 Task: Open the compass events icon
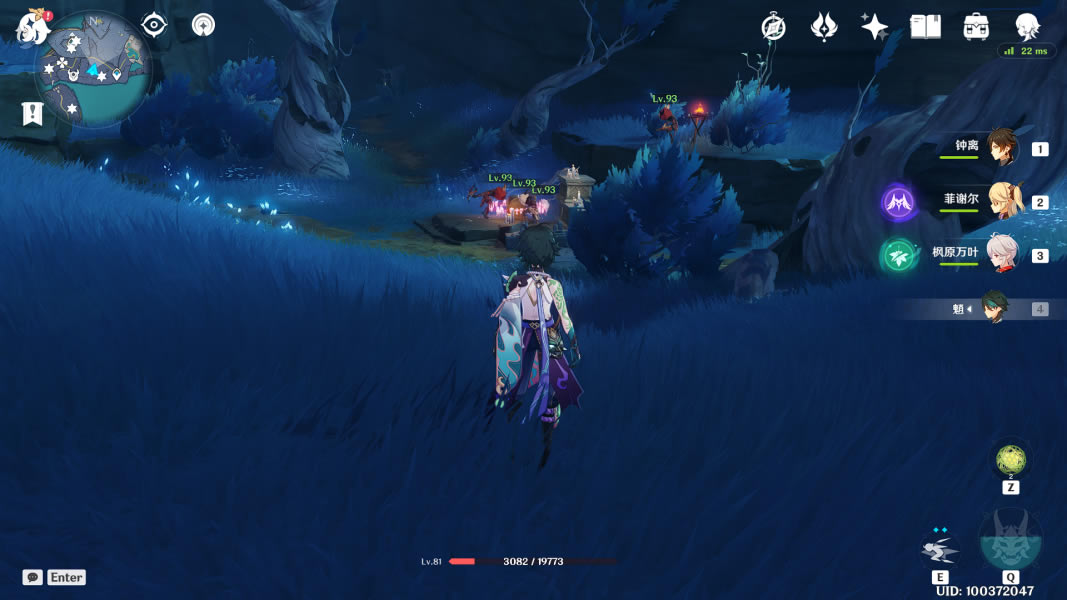click(773, 27)
